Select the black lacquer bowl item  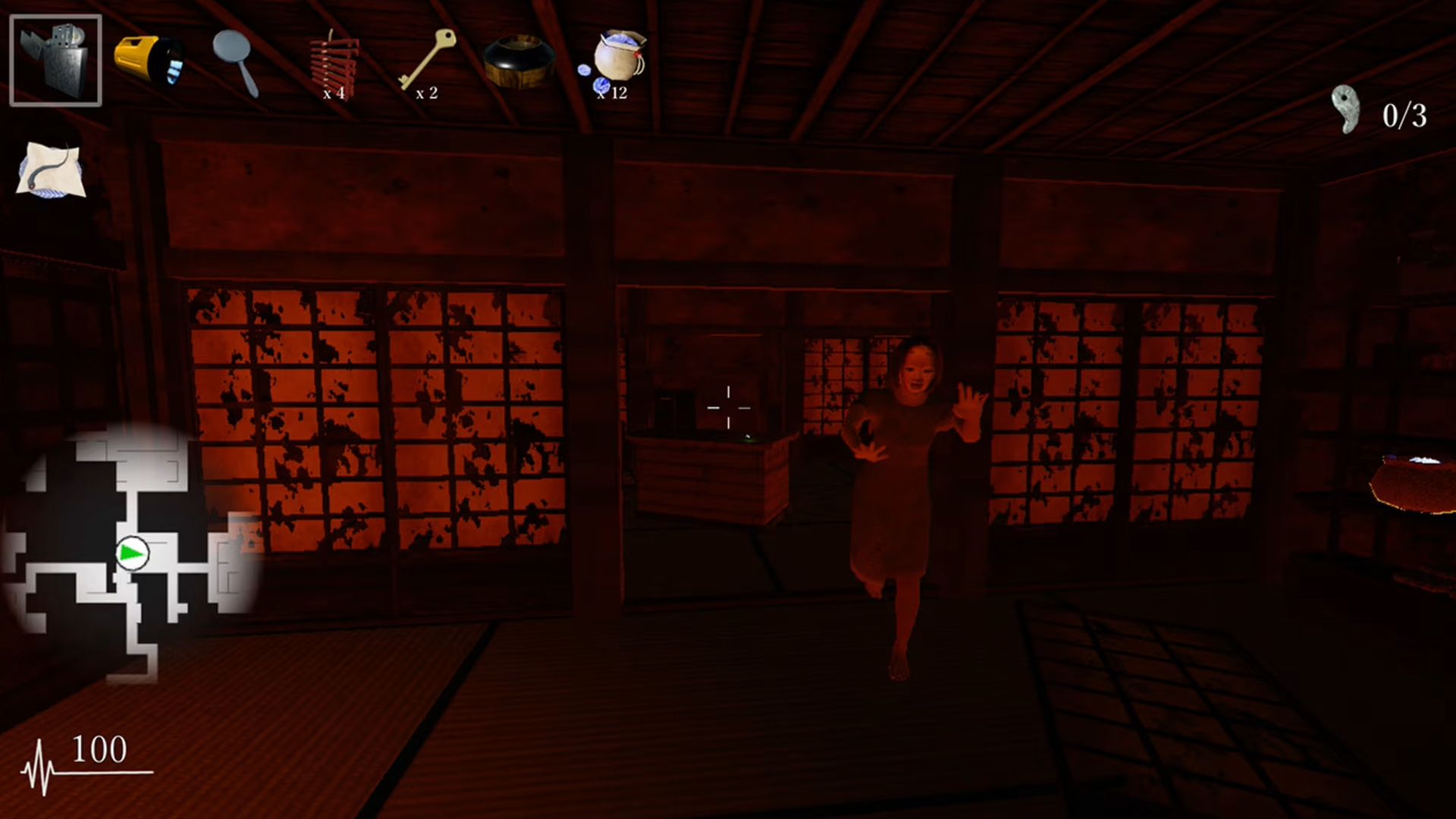tap(519, 61)
